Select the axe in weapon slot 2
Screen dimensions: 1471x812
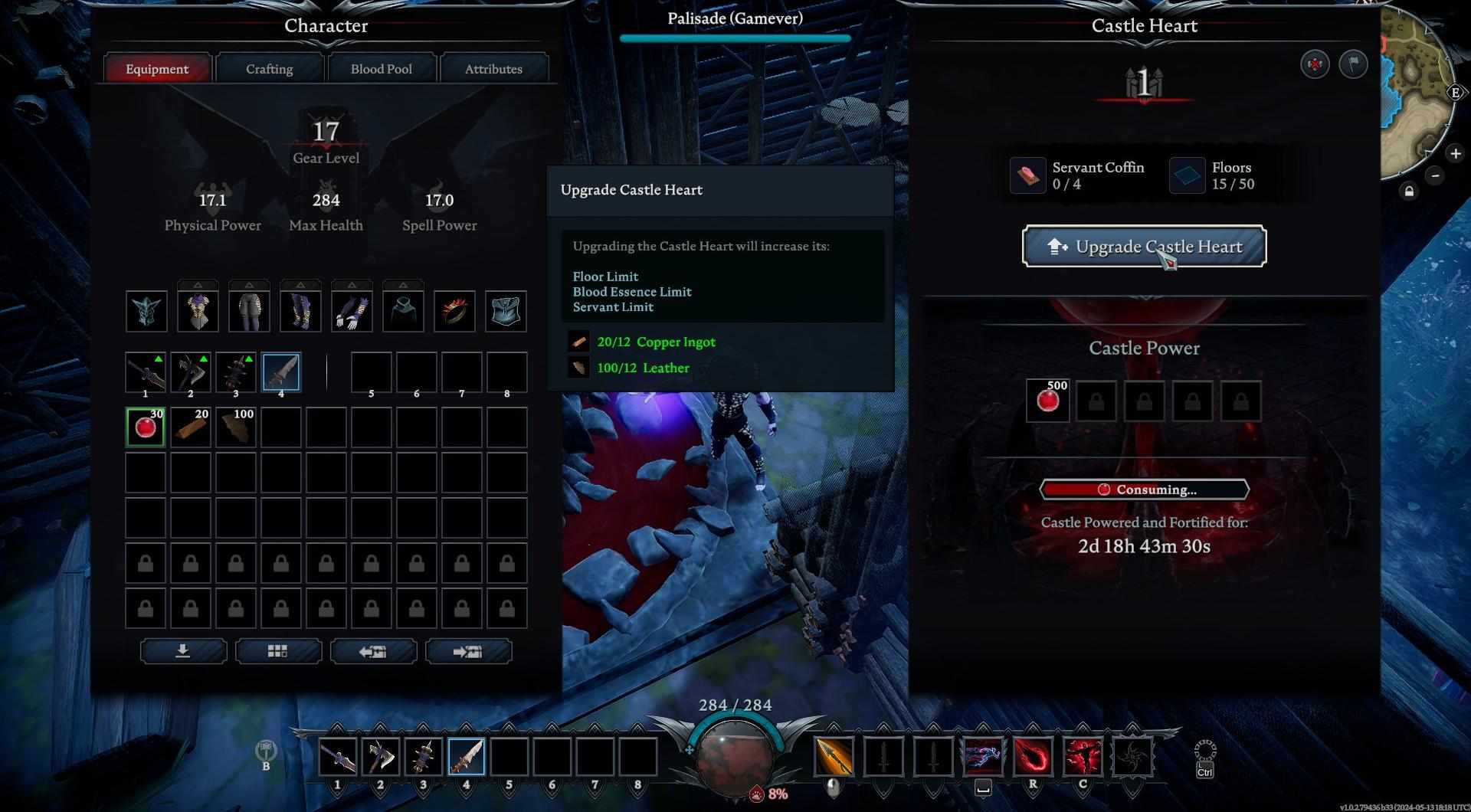click(191, 372)
